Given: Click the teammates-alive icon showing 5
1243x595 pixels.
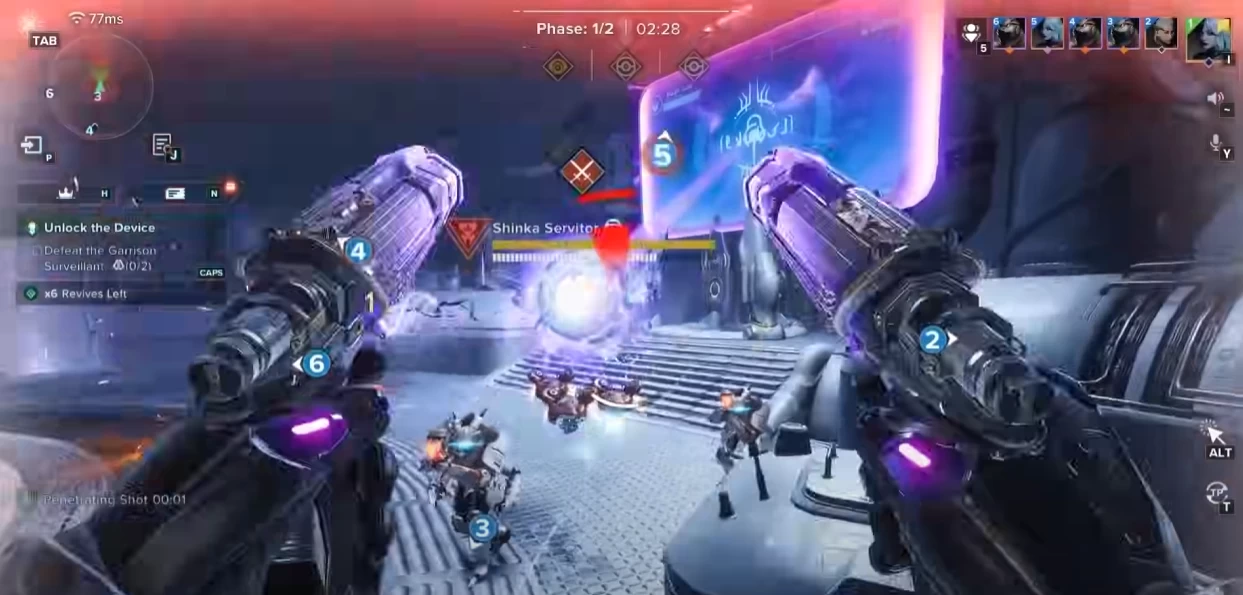Looking at the screenshot, I should tap(970, 33).
